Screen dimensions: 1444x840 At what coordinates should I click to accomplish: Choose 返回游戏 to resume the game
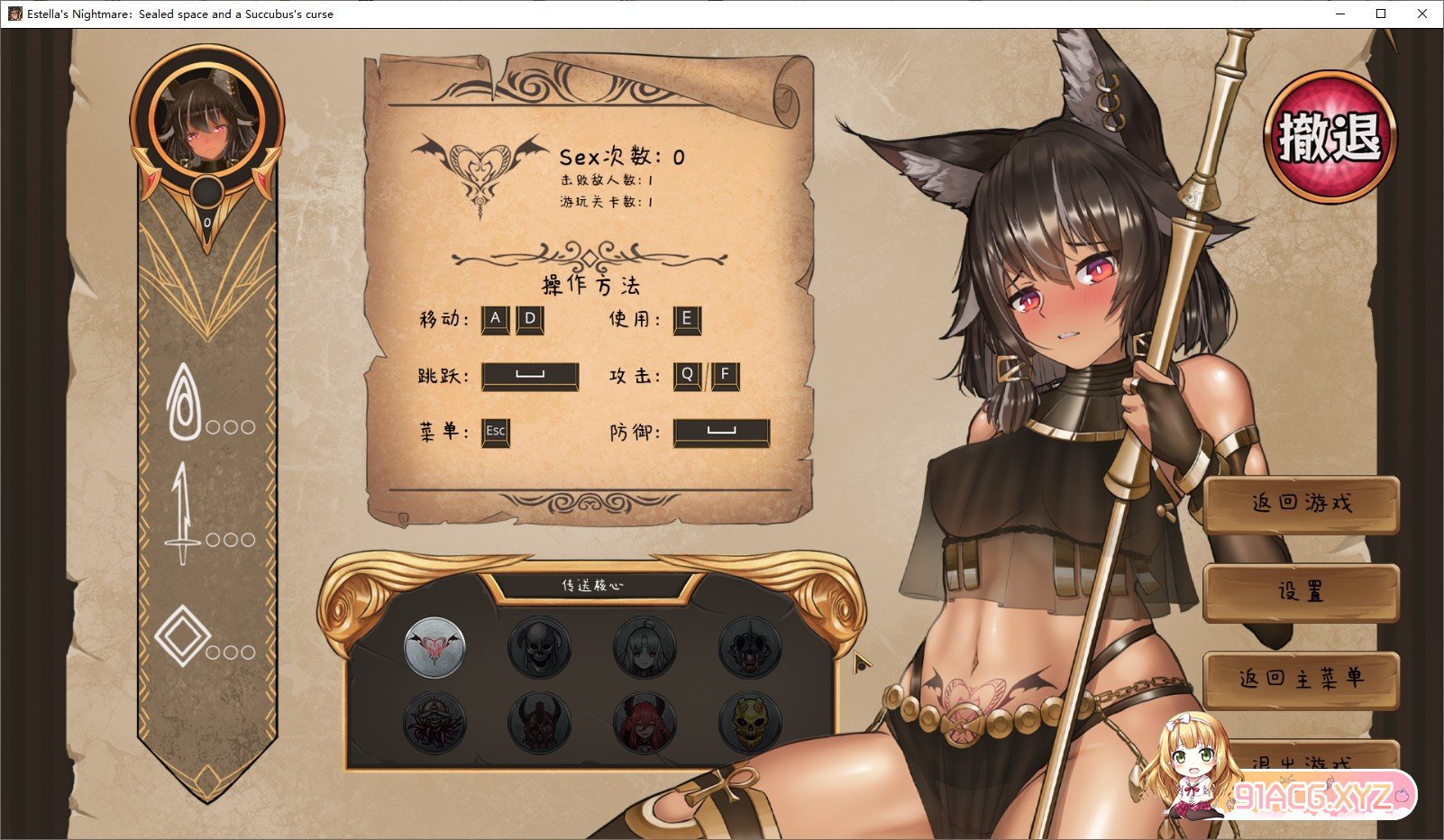pyautogui.click(x=1301, y=504)
